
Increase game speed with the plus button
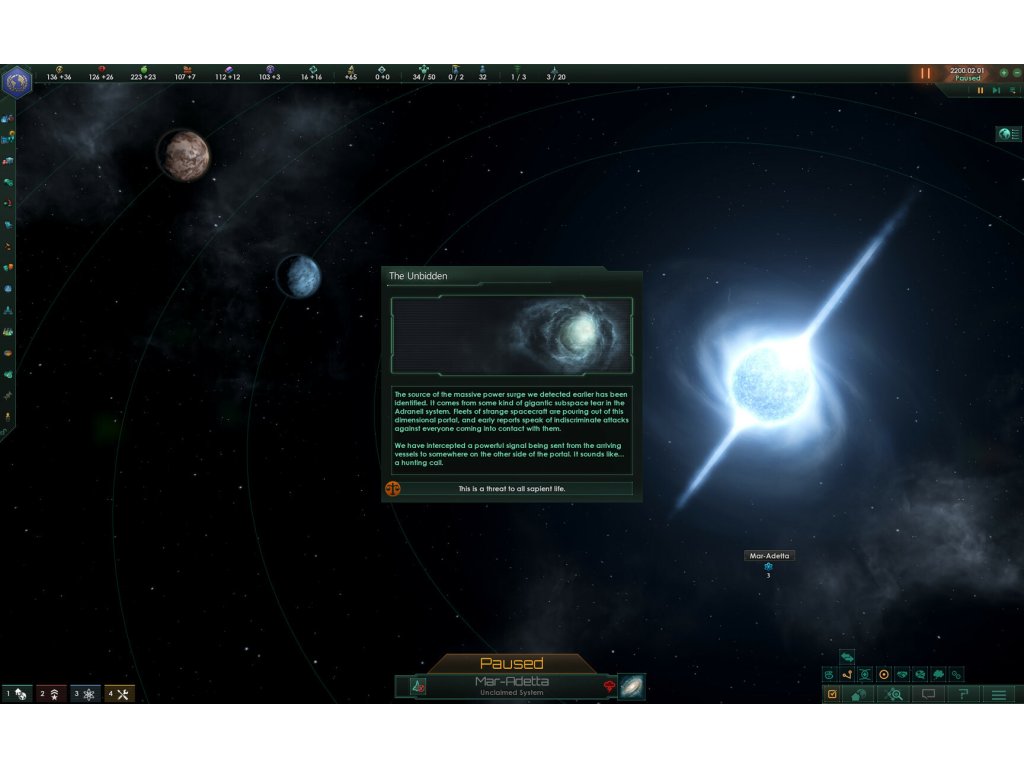[1003, 73]
